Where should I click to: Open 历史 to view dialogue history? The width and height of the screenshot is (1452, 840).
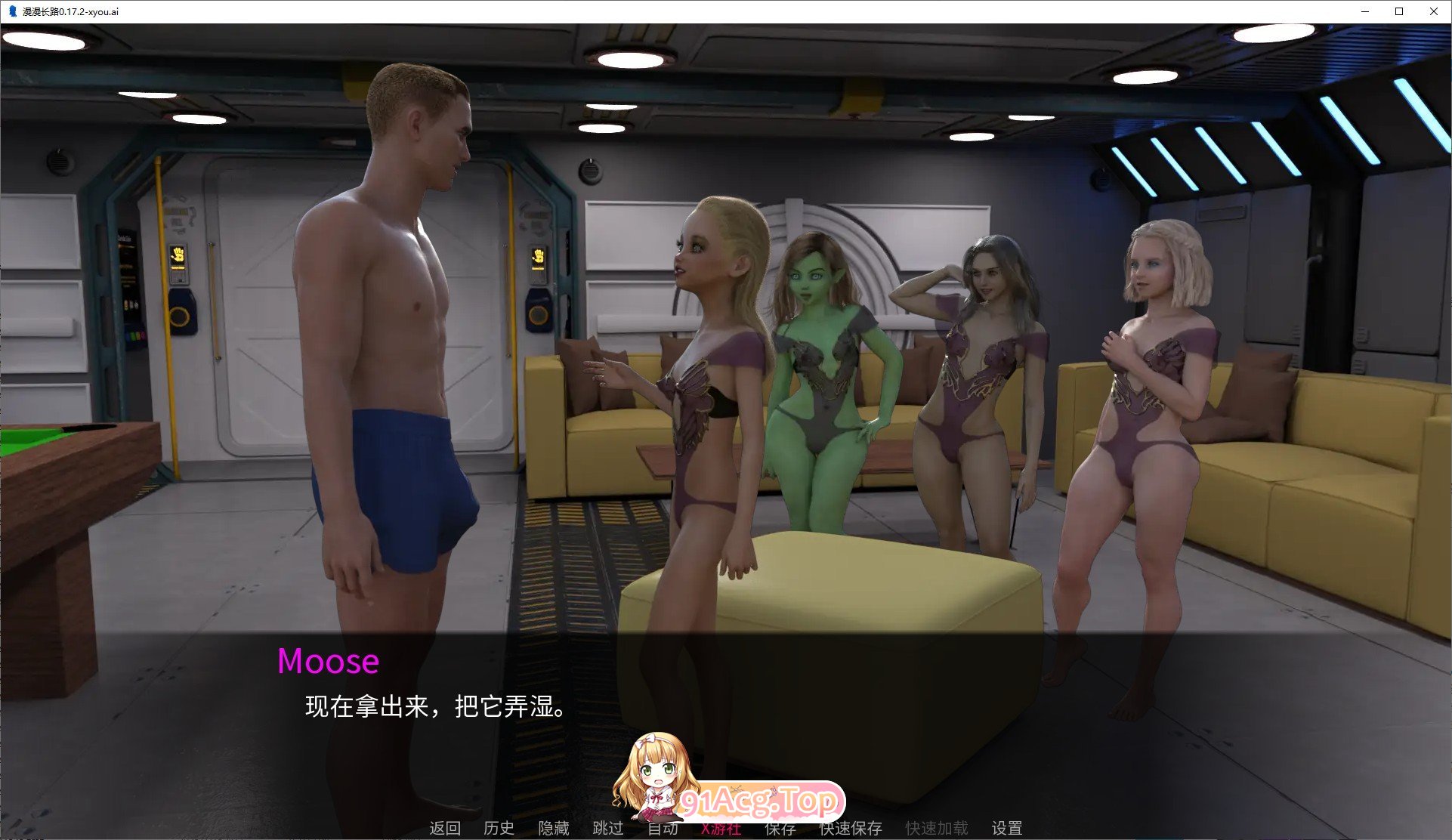coord(498,827)
